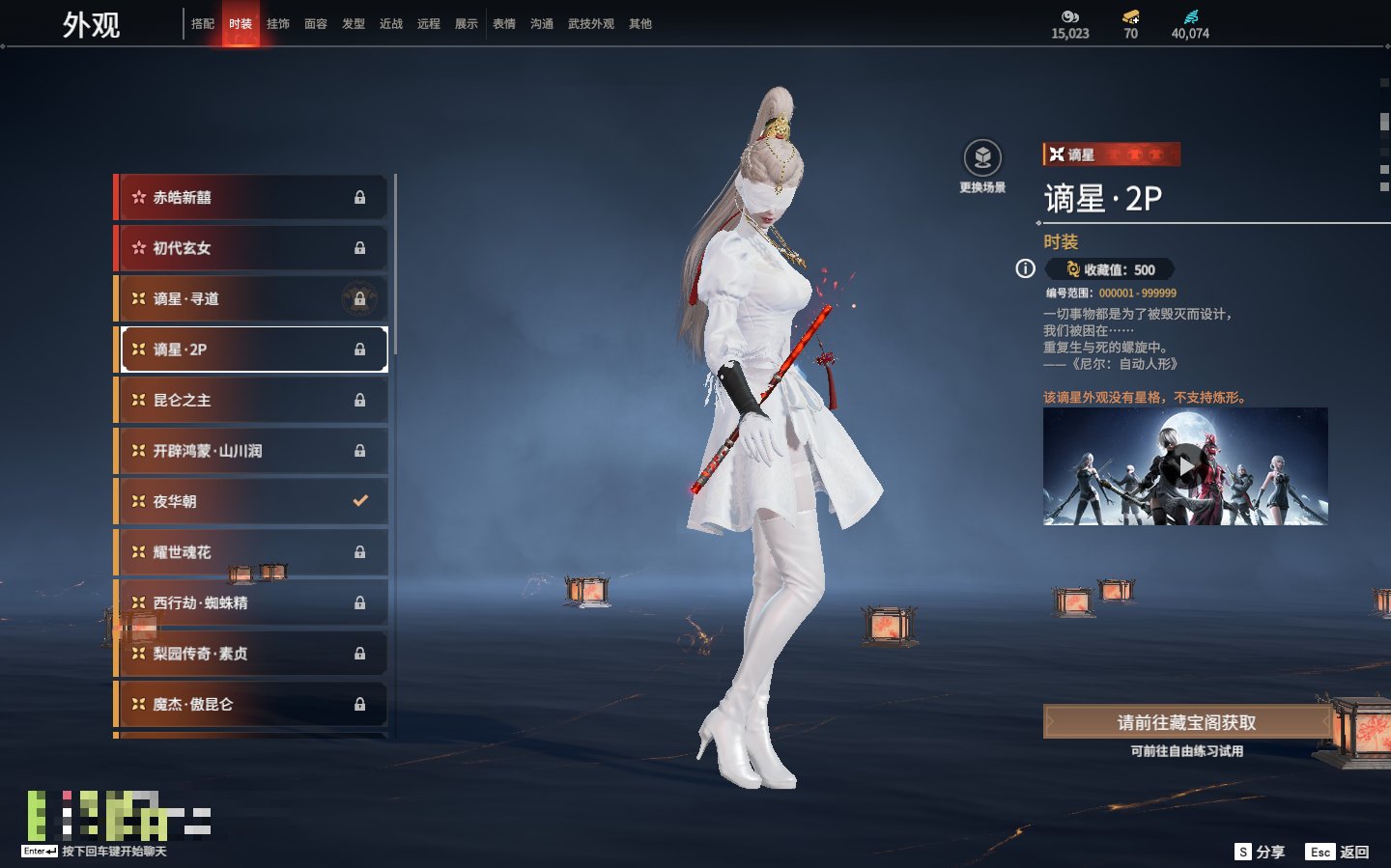Image resolution: width=1391 pixels, height=868 pixels.
Task: Open the info icon beside 收藏值
Action: [1026, 269]
